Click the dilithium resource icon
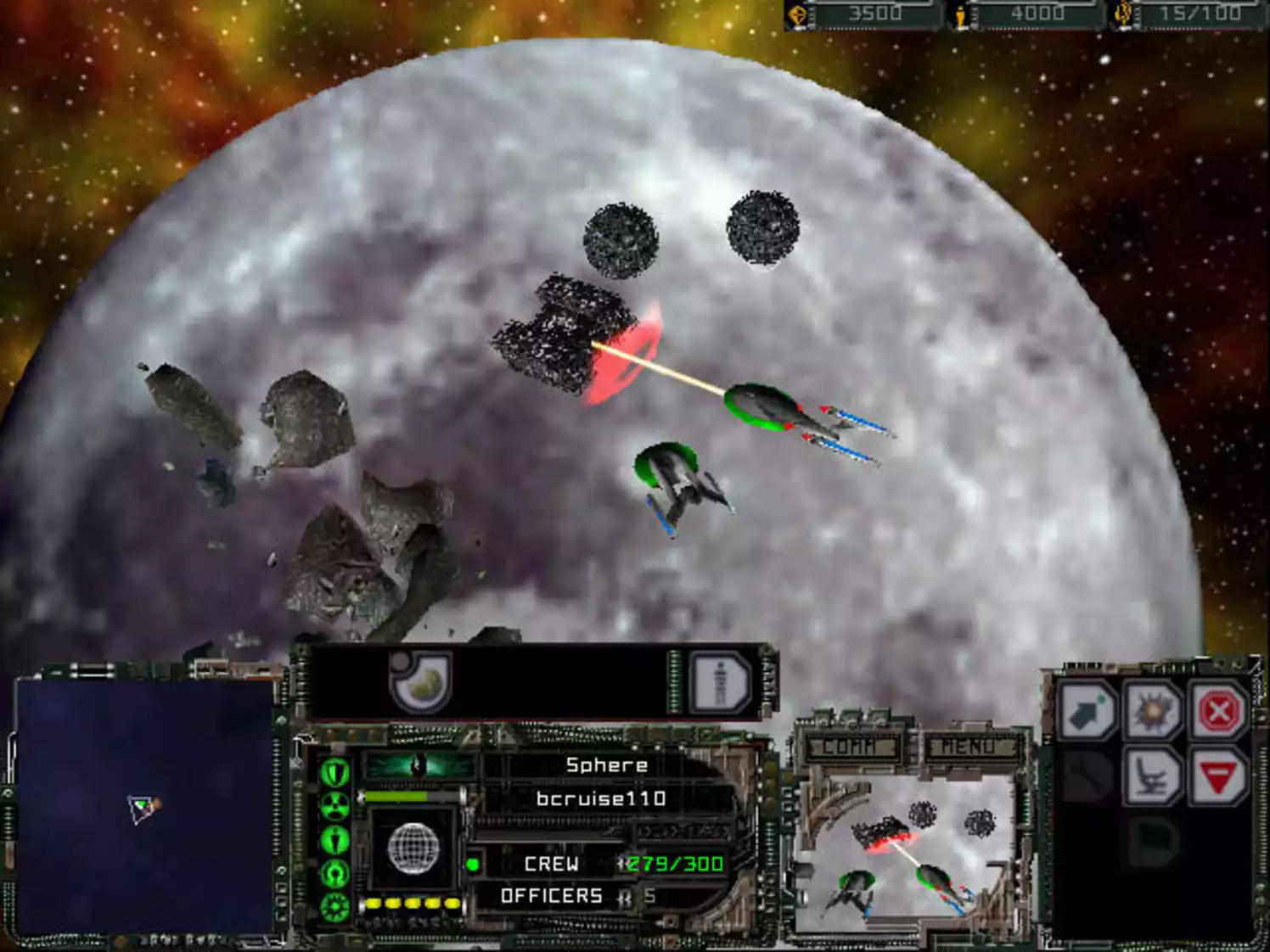This screenshot has width=1270, height=952. coord(799,12)
